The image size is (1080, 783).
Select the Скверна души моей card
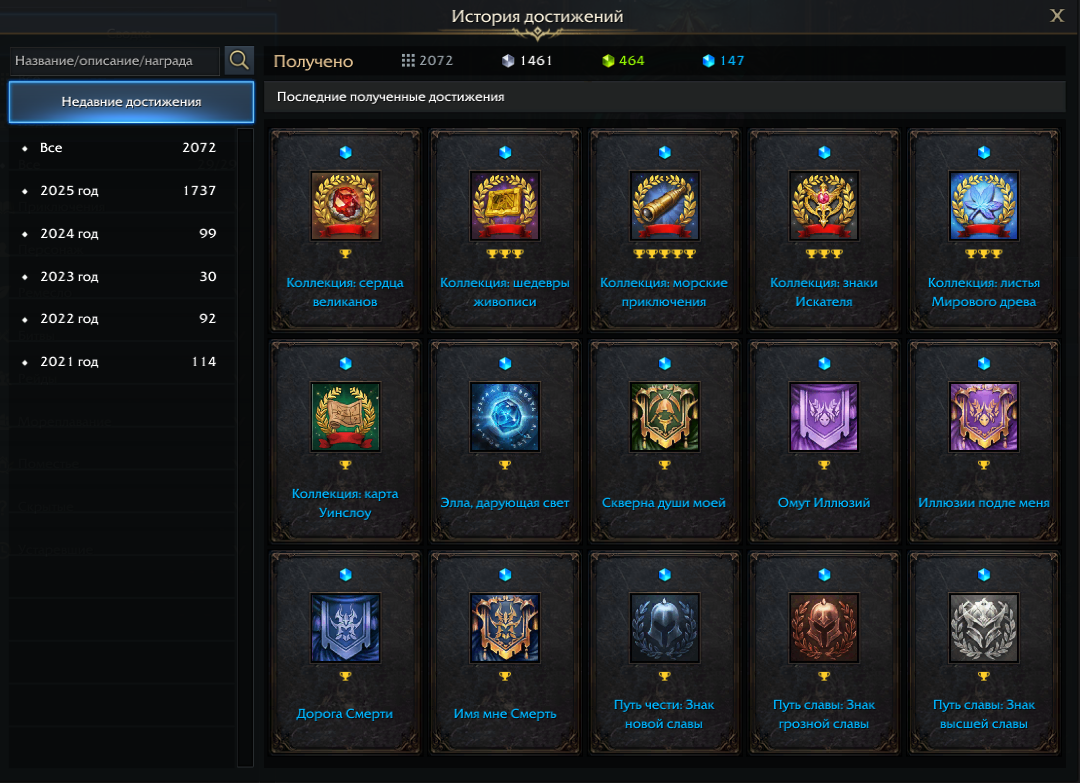(664, 440)
